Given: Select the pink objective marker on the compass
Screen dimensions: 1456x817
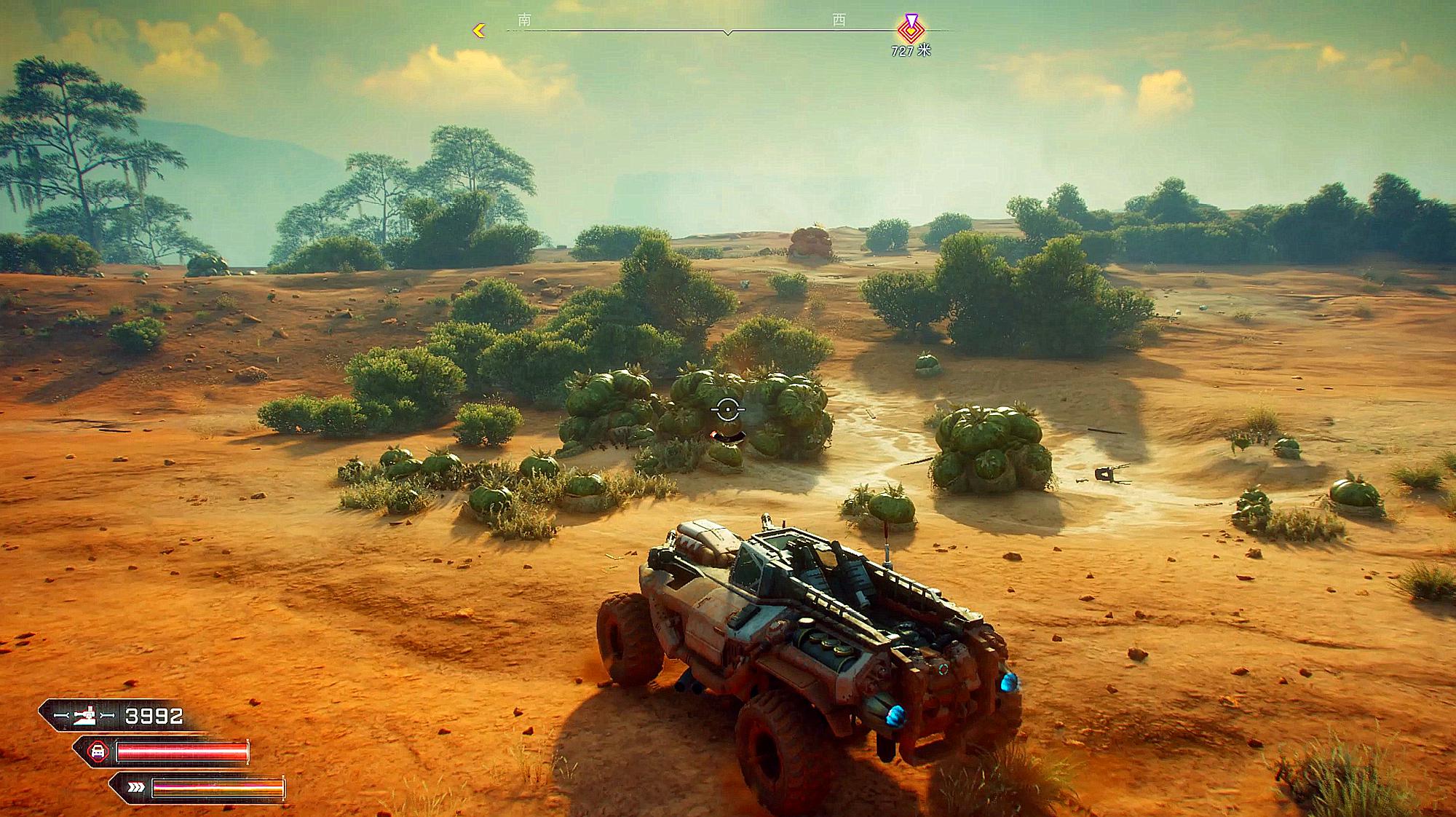Looking at the screenshot, I should point(911,28).
